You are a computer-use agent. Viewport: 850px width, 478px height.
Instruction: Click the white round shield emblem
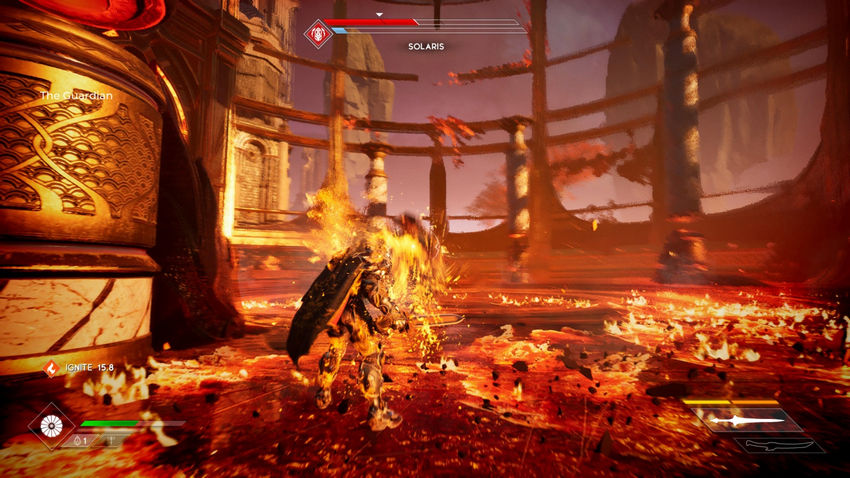point(51,425)
